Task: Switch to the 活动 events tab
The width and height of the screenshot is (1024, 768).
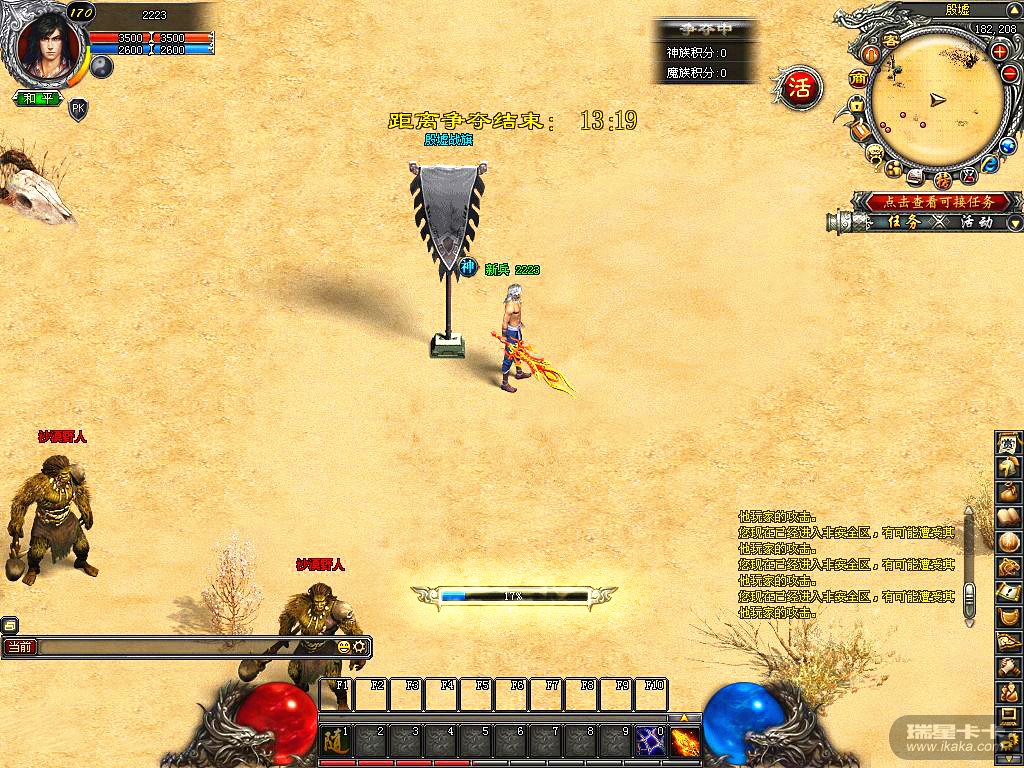Action: coord(976,222)
